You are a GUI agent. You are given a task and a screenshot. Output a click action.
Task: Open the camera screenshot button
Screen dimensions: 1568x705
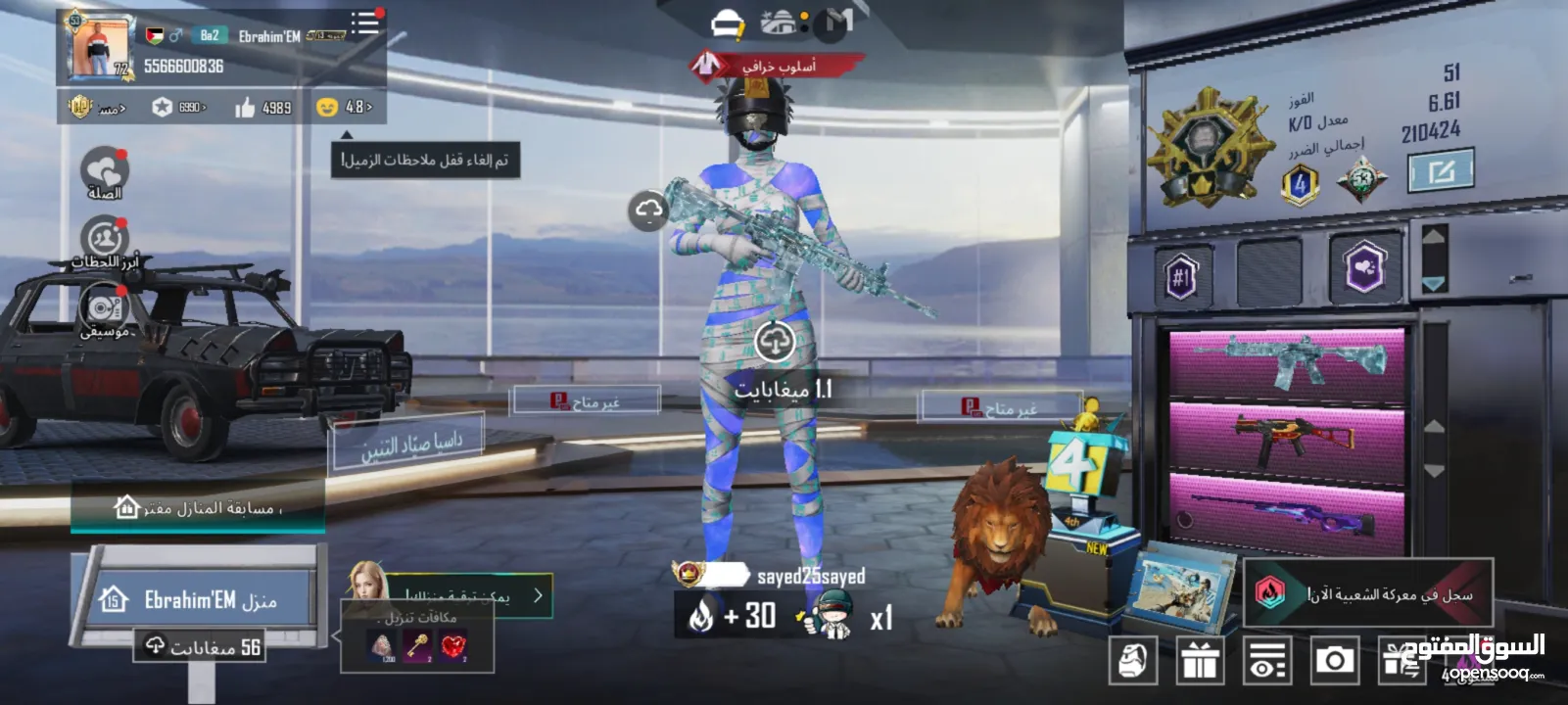(1334, 661)
